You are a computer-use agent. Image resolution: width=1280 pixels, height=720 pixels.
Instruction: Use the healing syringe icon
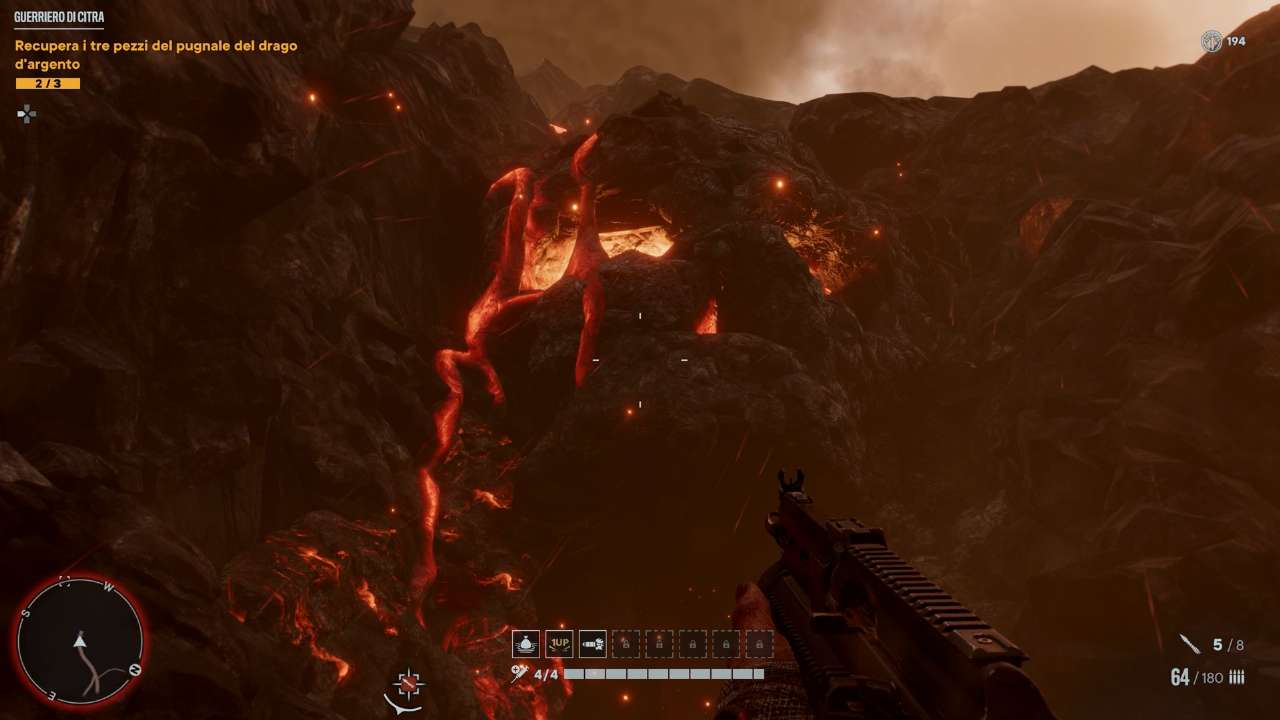pyautogui.click(x=519, y=675)
